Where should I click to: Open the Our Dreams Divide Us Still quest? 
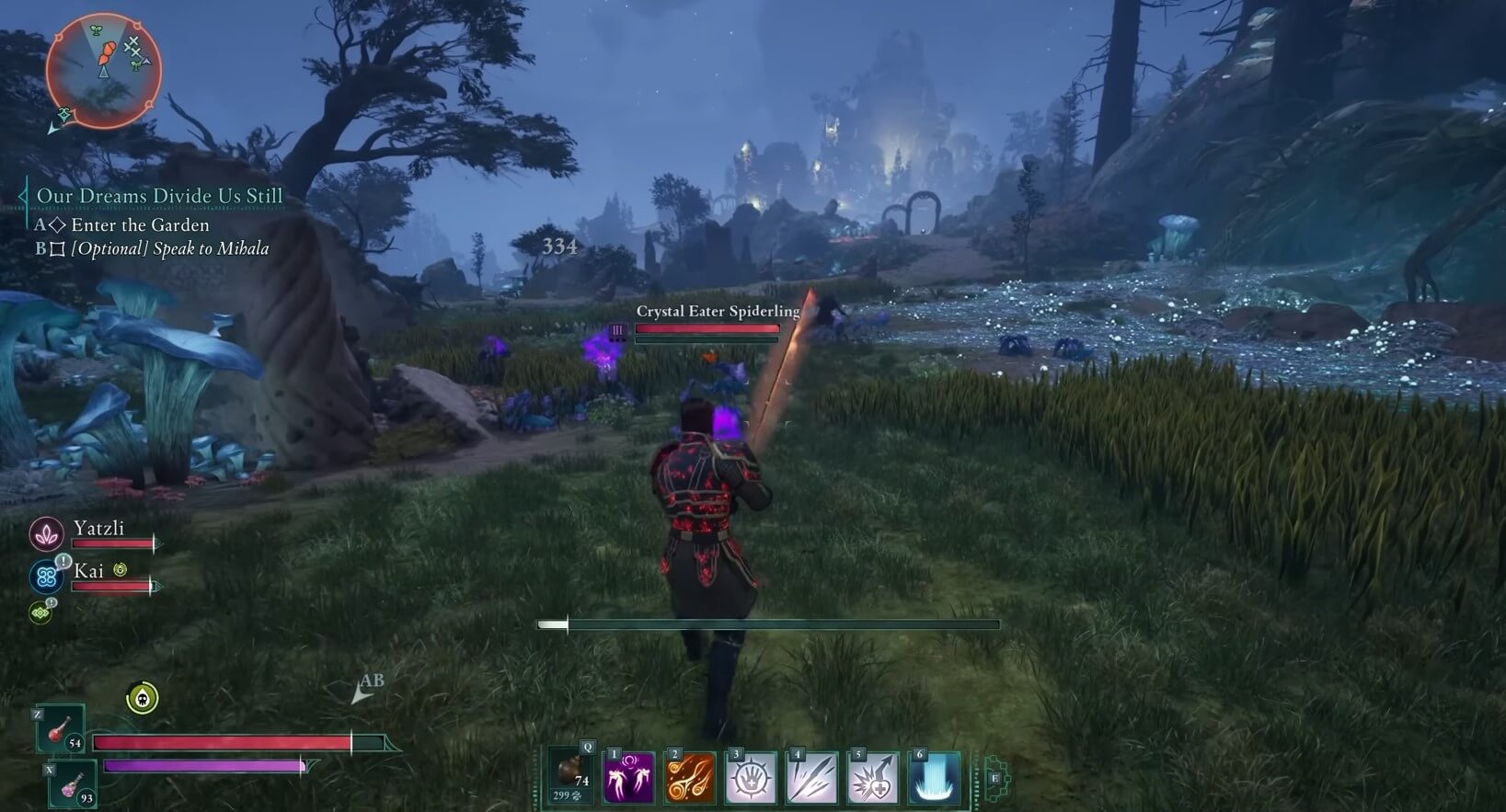[159, 196]
